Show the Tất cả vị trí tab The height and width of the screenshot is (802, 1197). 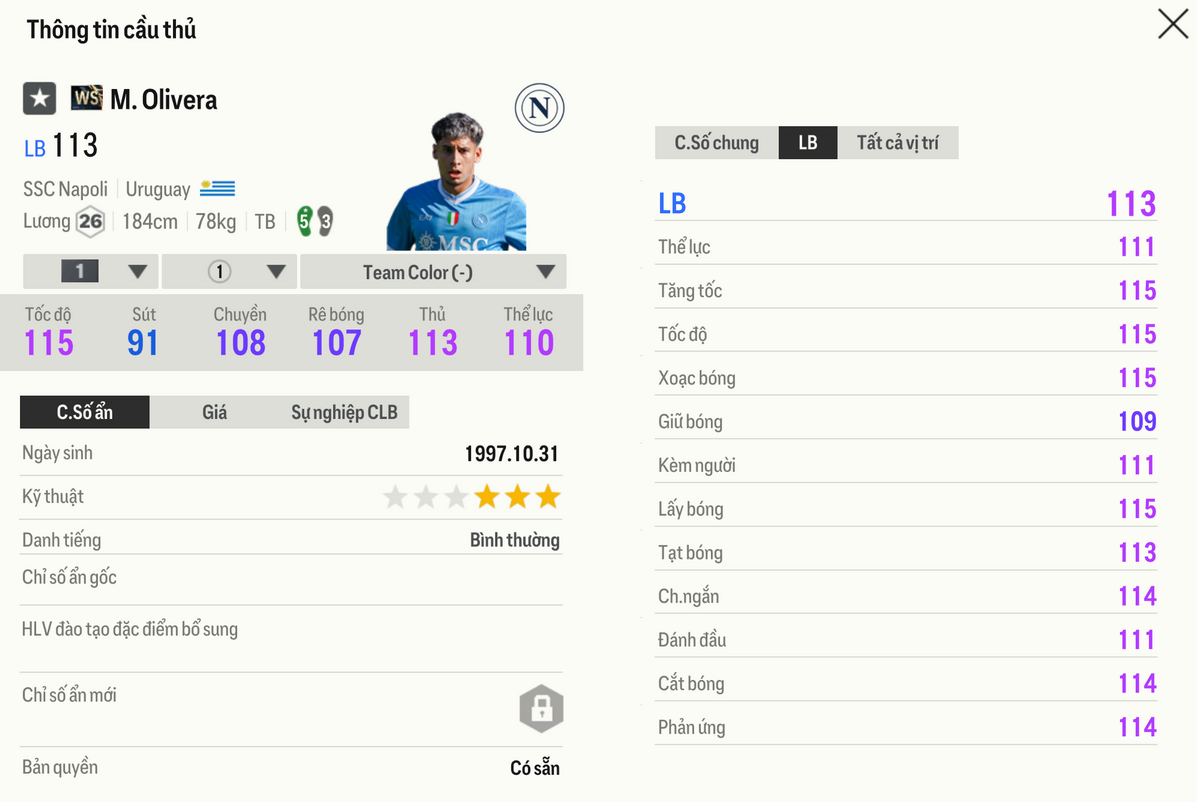point(897,143)
